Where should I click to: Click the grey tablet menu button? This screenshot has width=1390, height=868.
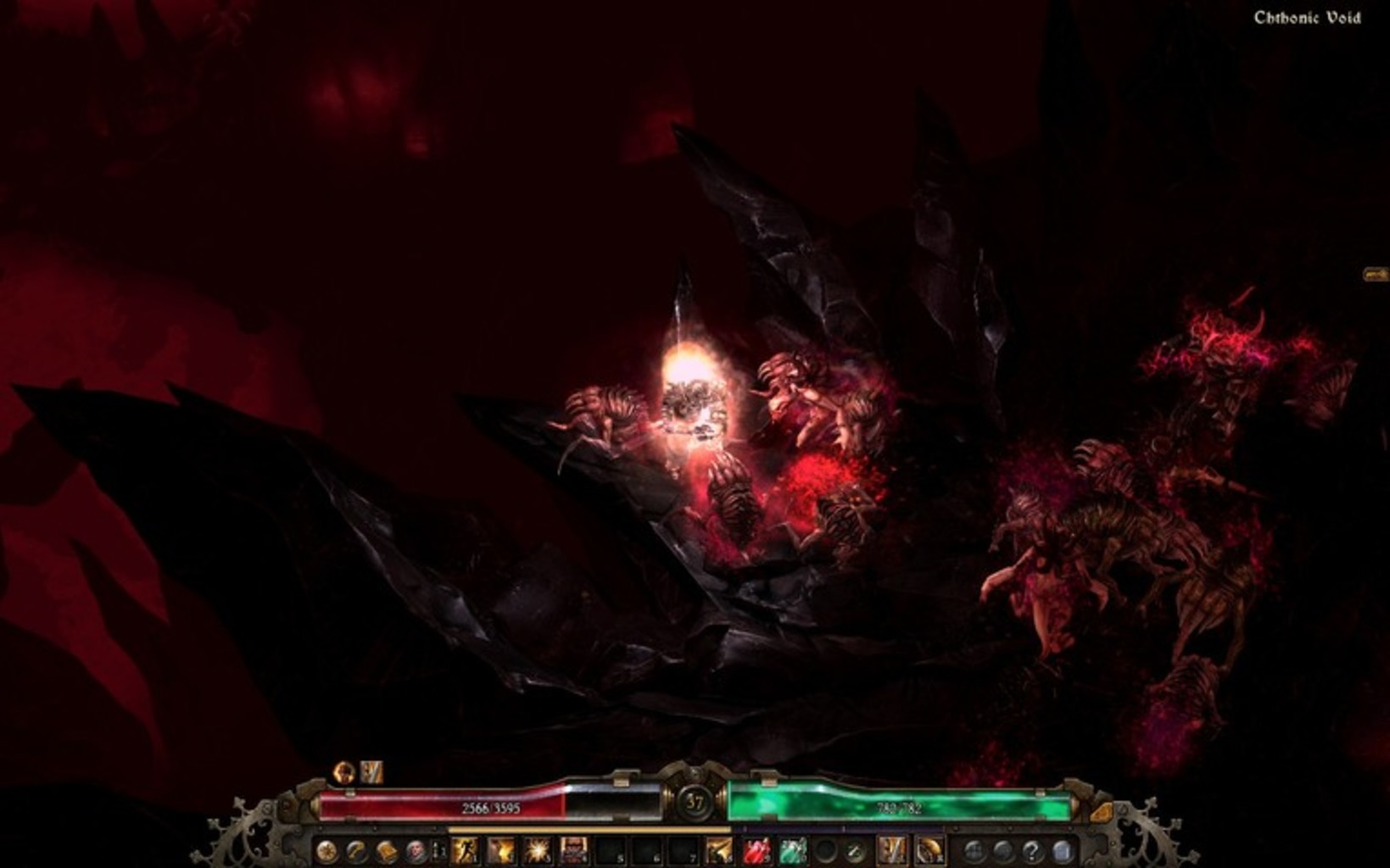1062,850
